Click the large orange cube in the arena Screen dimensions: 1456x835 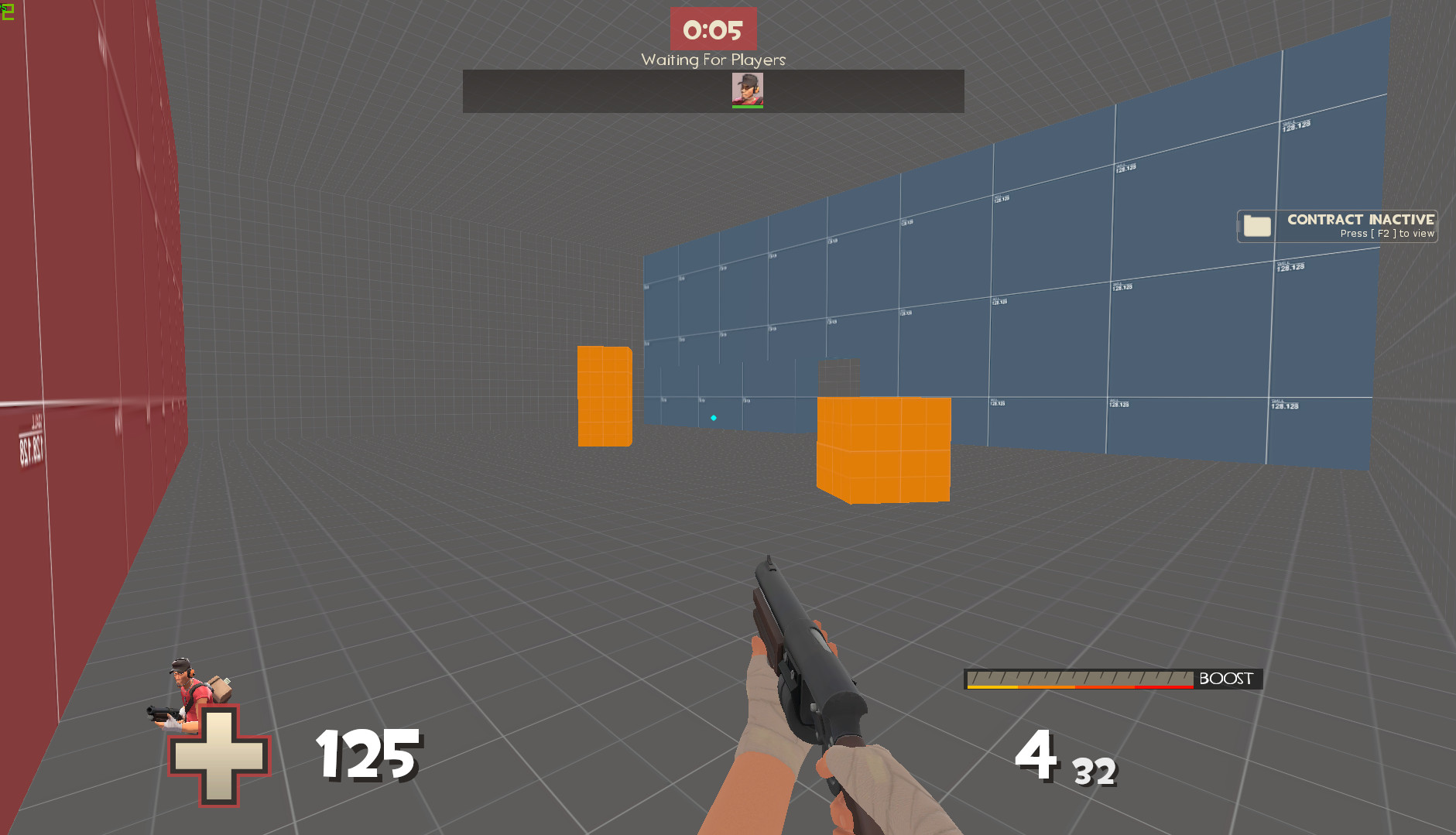[x=882, y=449]
